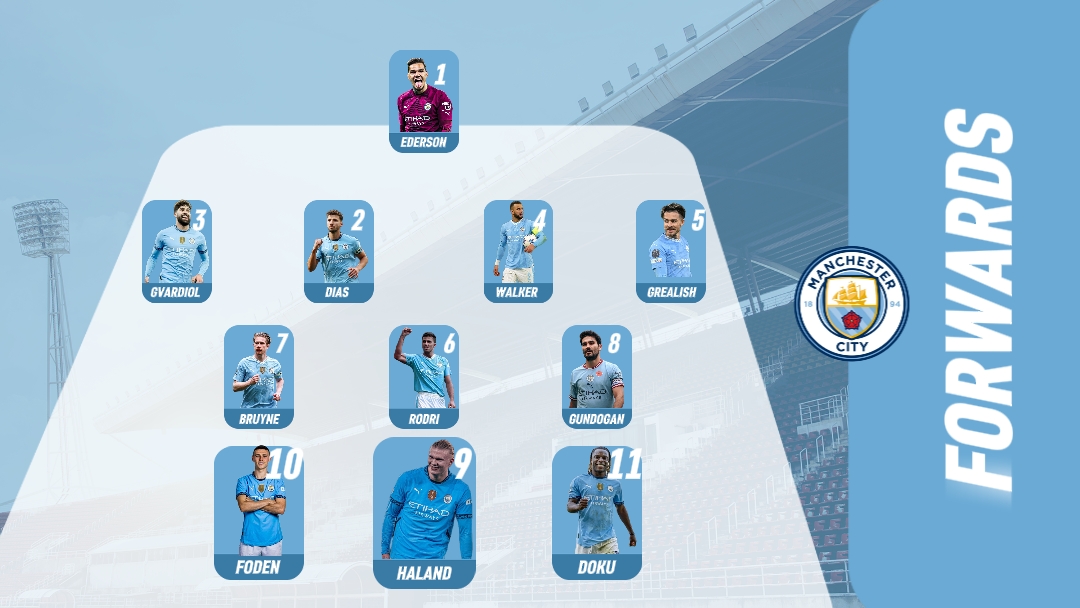Pick the Gundogan player card

point(597,375)
